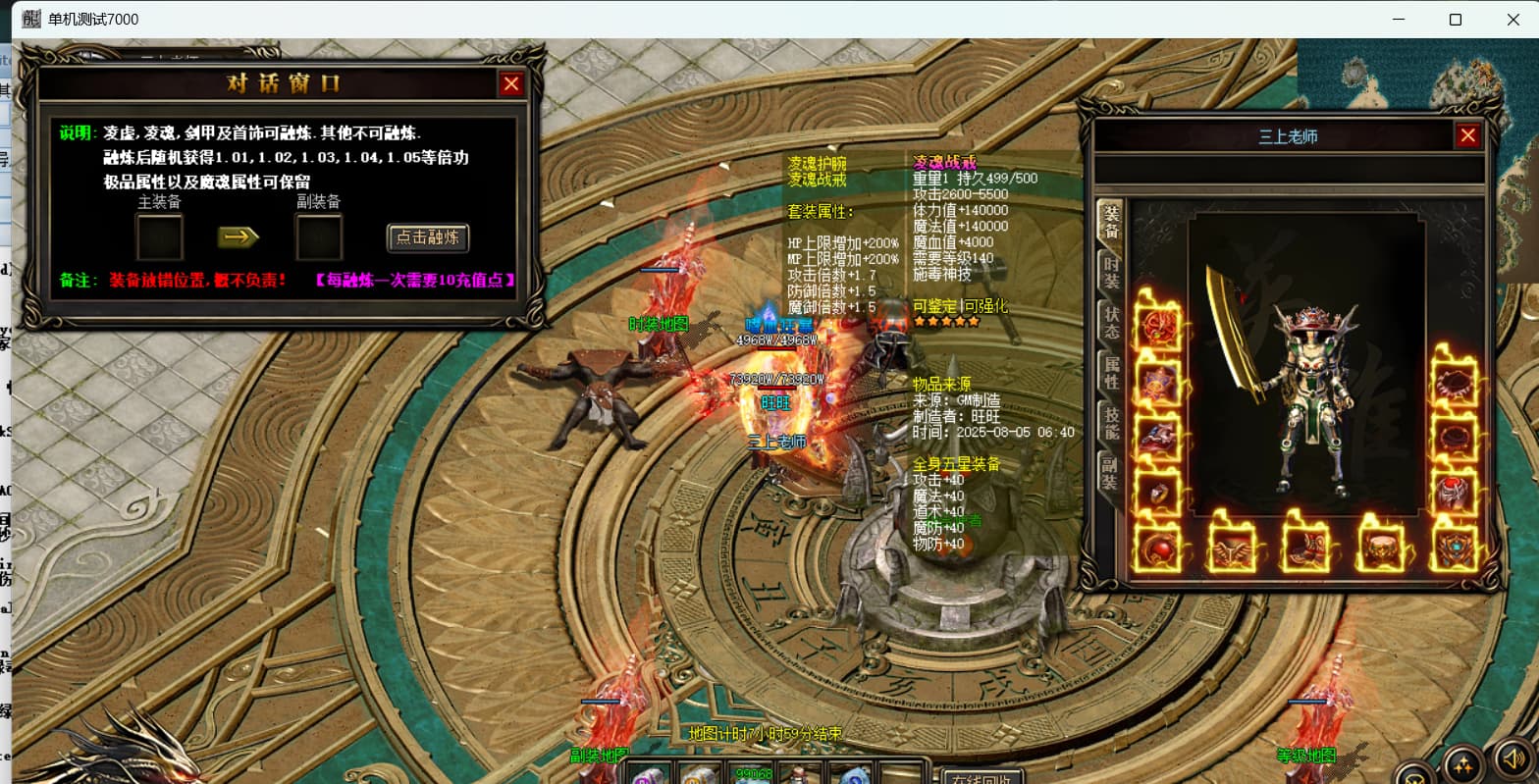Open the 技能 skills tab

pyautogui.click(x=1111, y=423)
